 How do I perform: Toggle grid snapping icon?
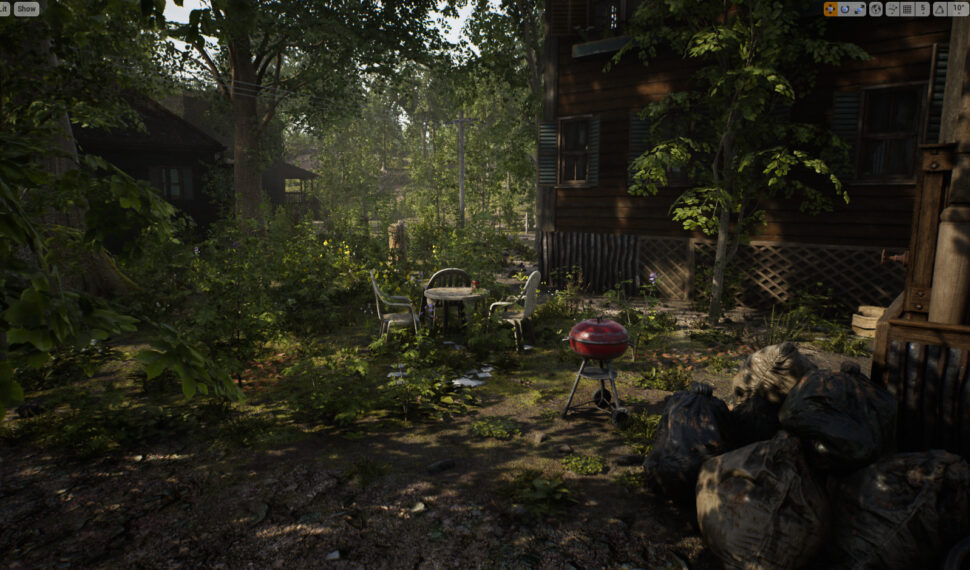pyautogui.click(x=907, y=9)
